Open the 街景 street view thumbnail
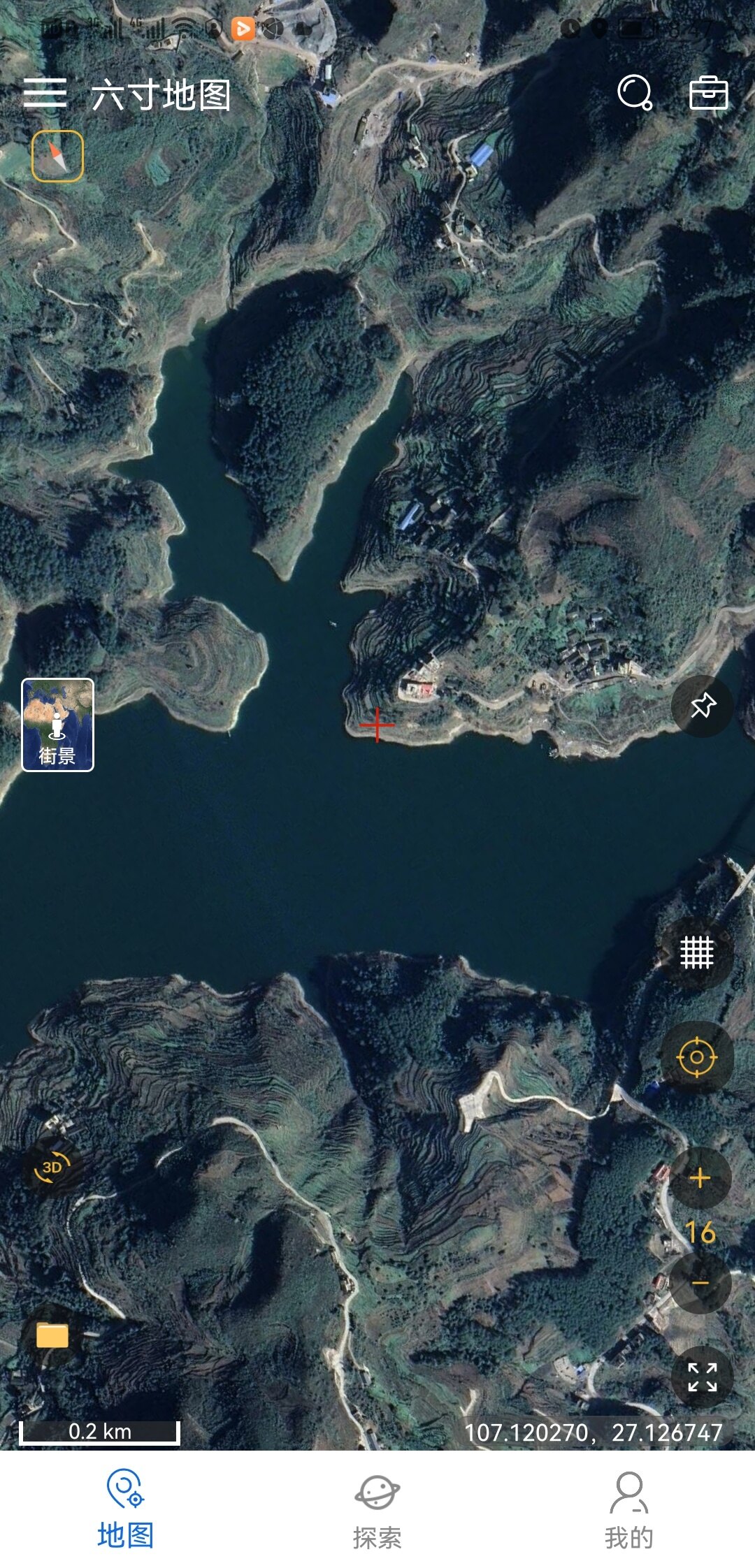The width and height of the screenshot is (755, 1568). (57, 725)
